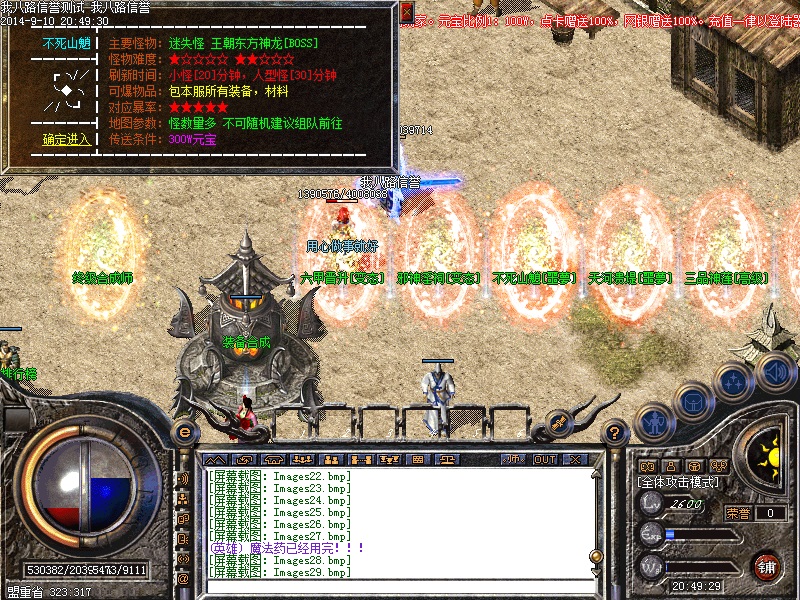Click the OUT button above the chat
This screenshot has height=600, width=800.
(545, 459)
